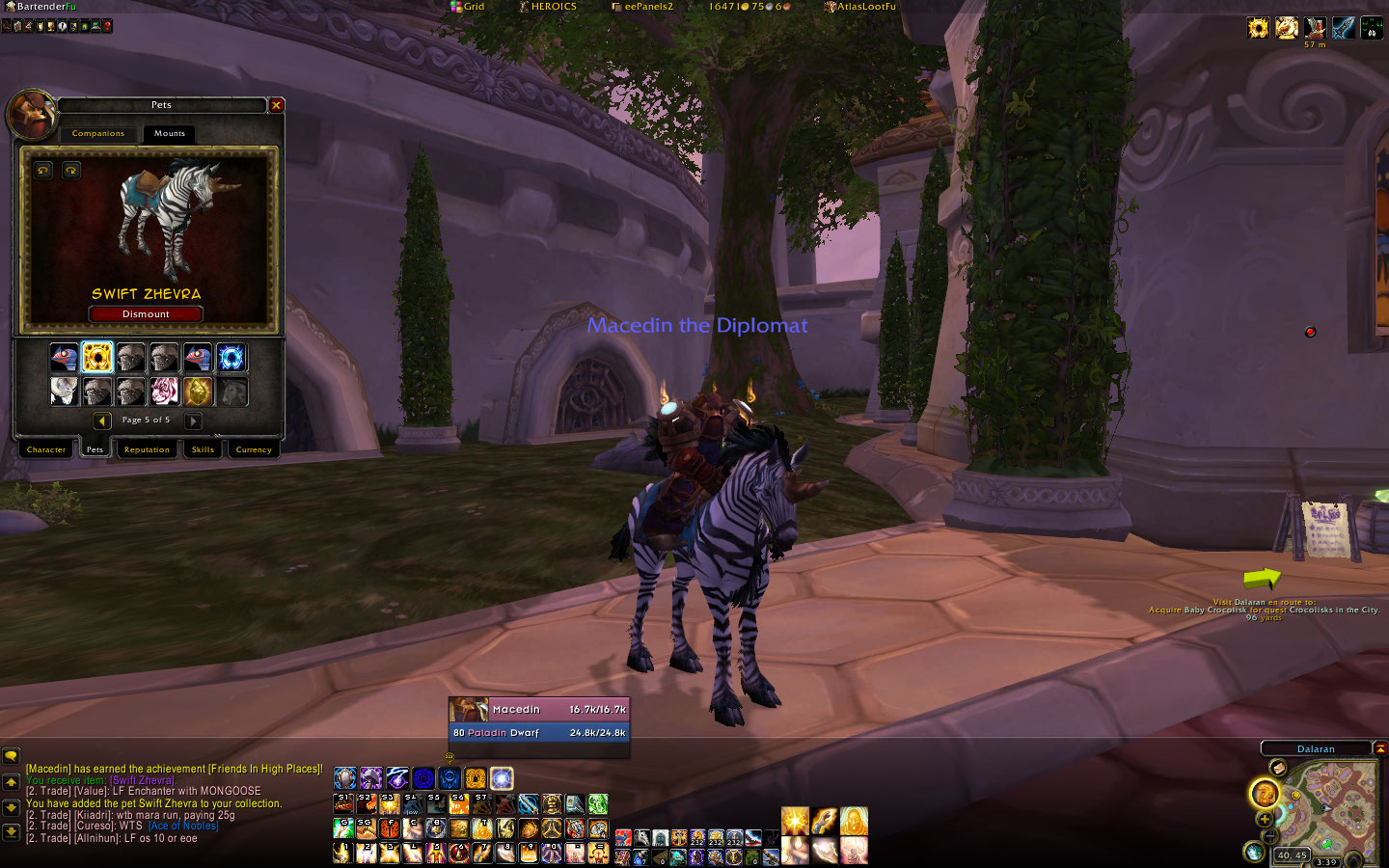The image size is (1389, 868).
Task: Open the Swift Zhevra link in chat
Action: 142,780
